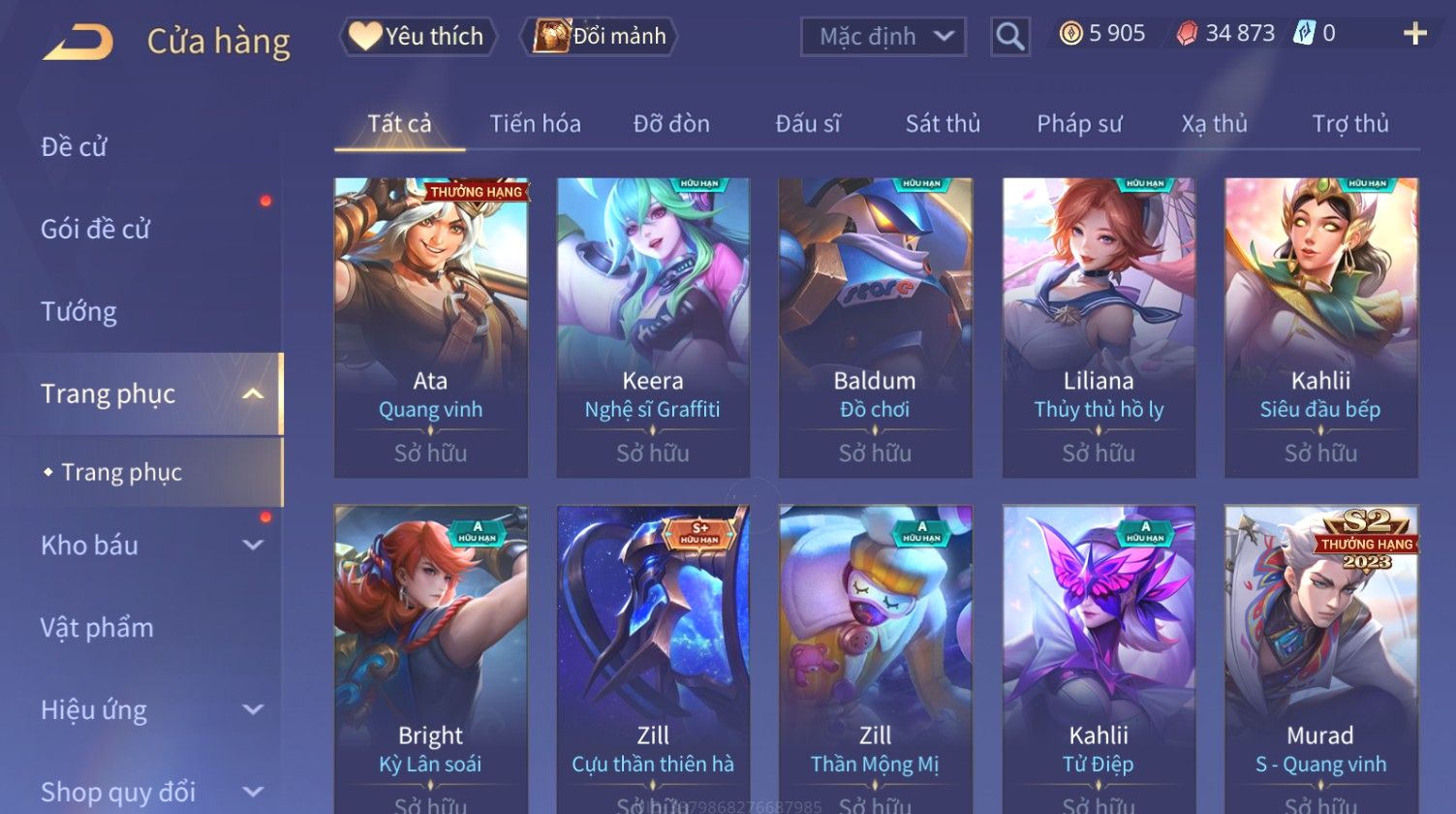Choose the Trợ thủ tab
This screenshot has height=814, width=1456.
pyautogui.click(x=1350, y=124)
